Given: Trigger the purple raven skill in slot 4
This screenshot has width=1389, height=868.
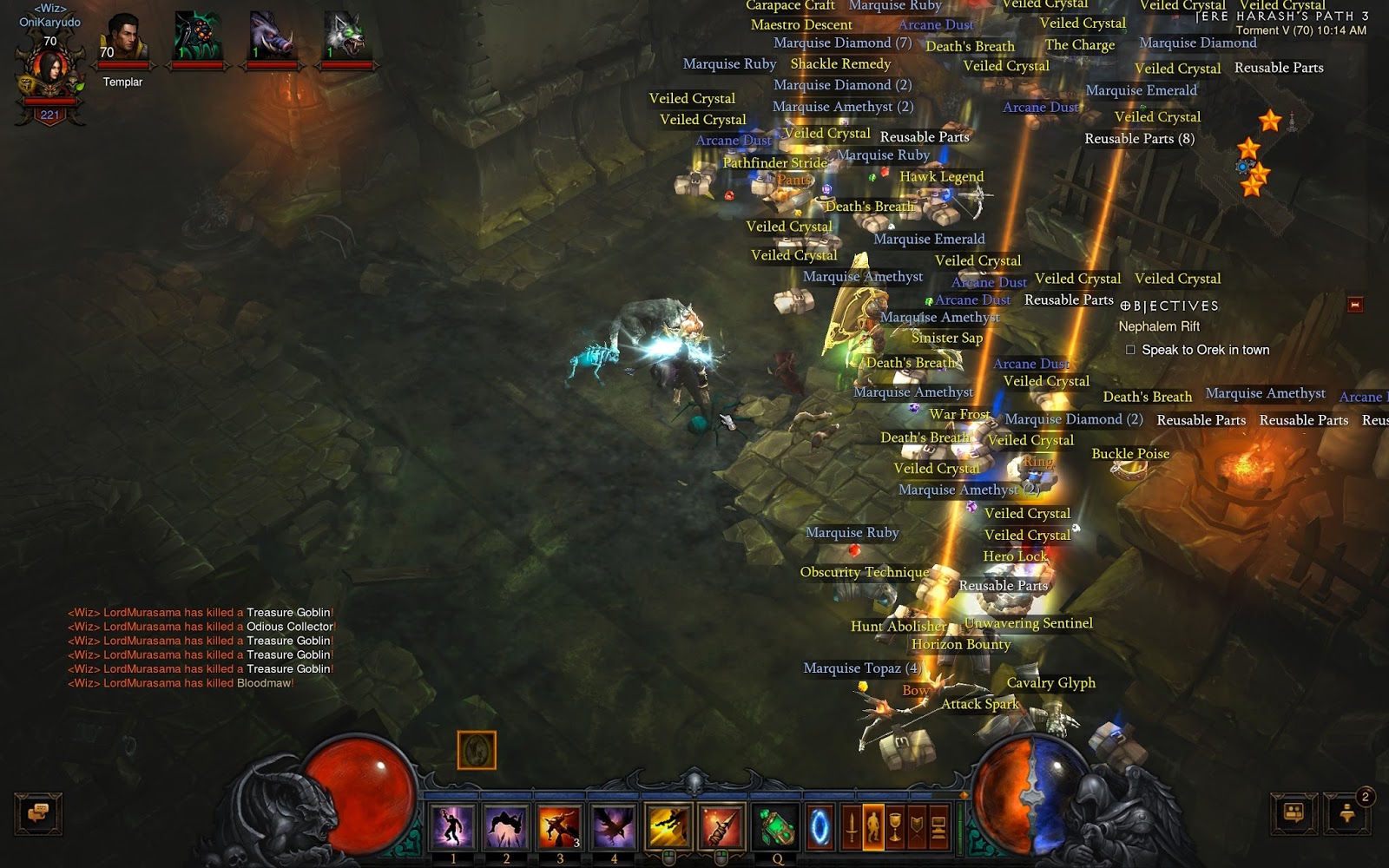Looking at the screenshot, I should [614, 825].
